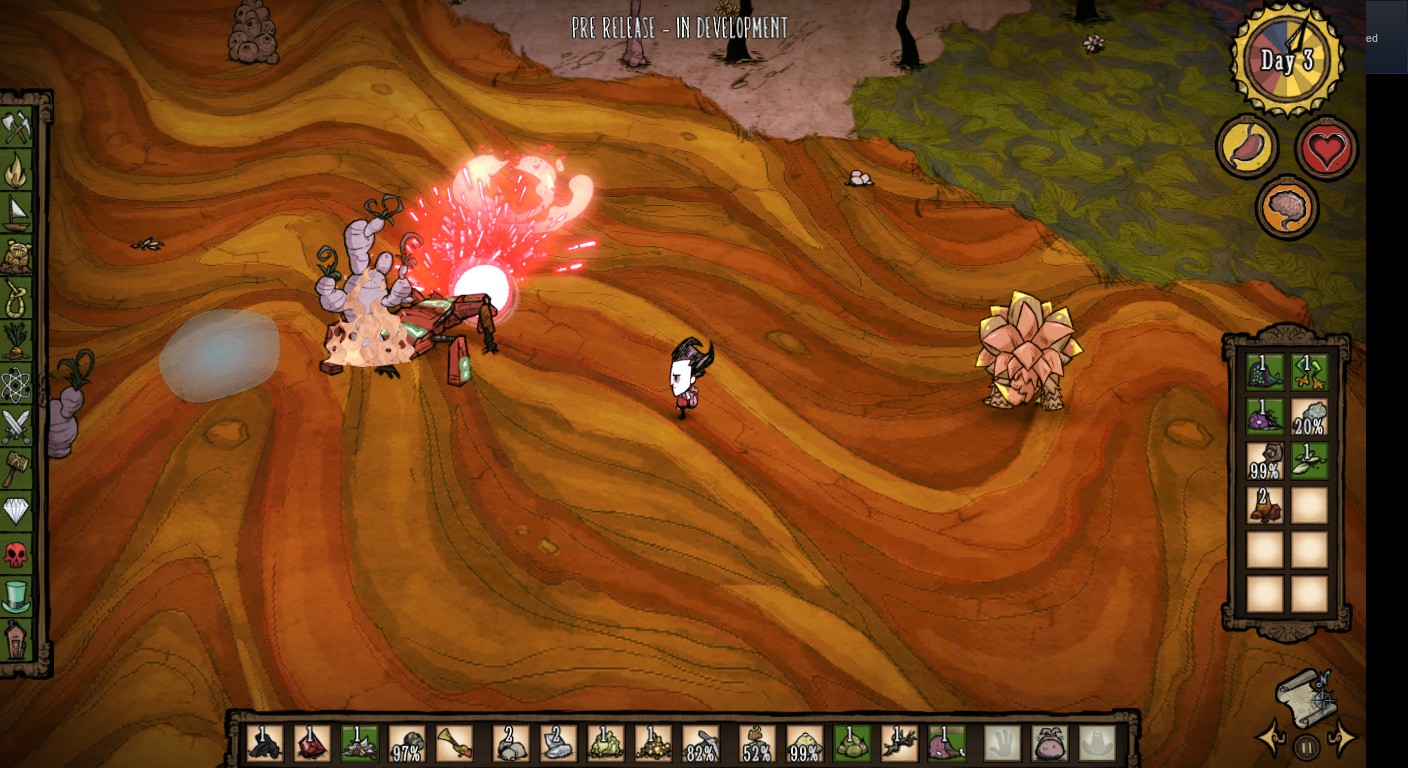Screen dimensions: 1408x768
Task: Open the map scroll
Action: (1305, 696)
